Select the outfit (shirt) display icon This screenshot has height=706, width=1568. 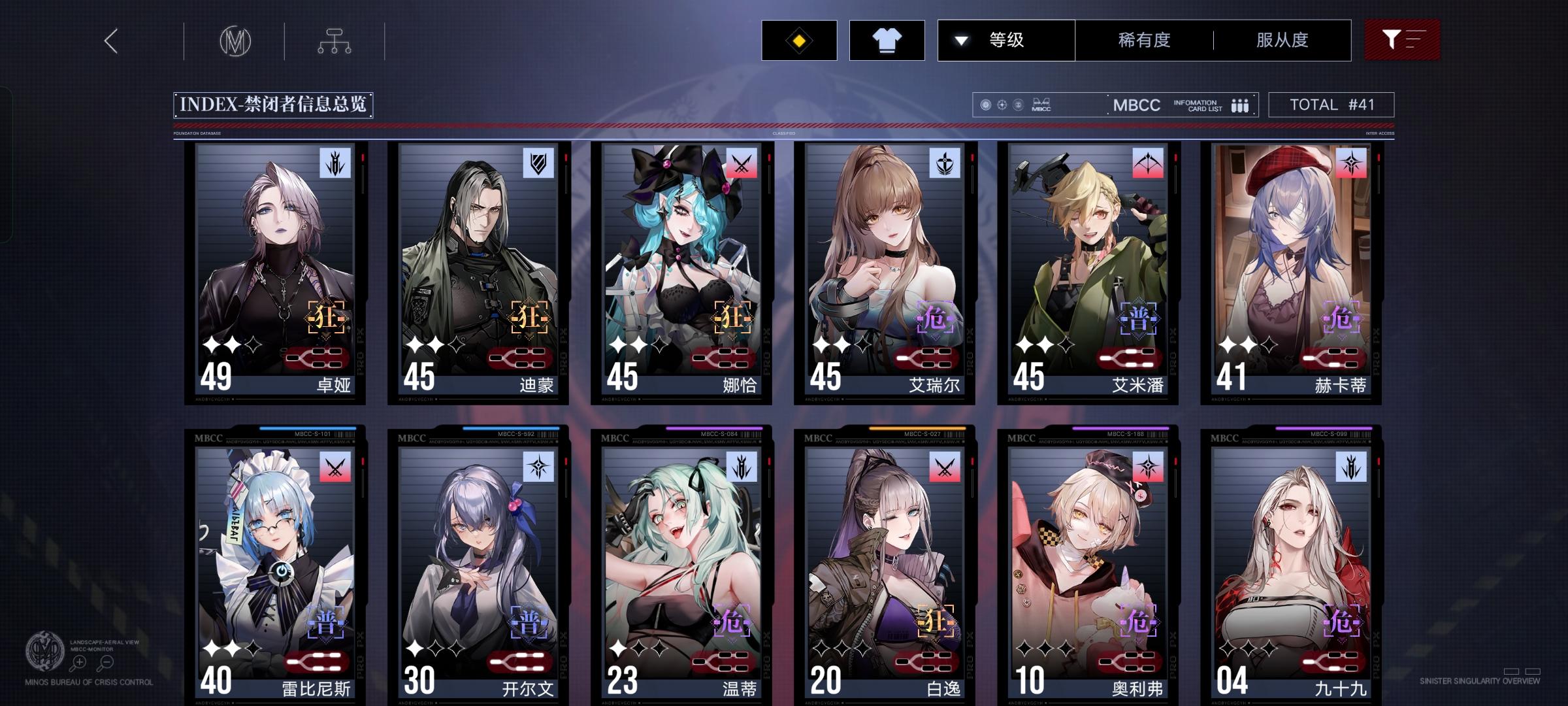tap(886, 40)
